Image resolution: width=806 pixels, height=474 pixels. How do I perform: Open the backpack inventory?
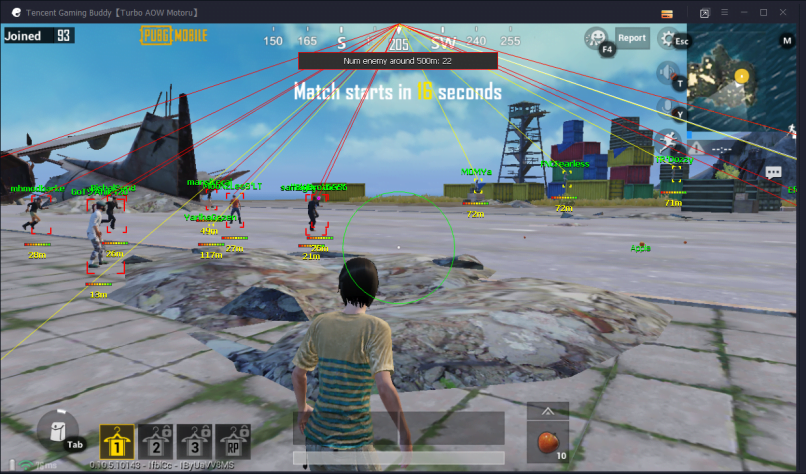59,433
